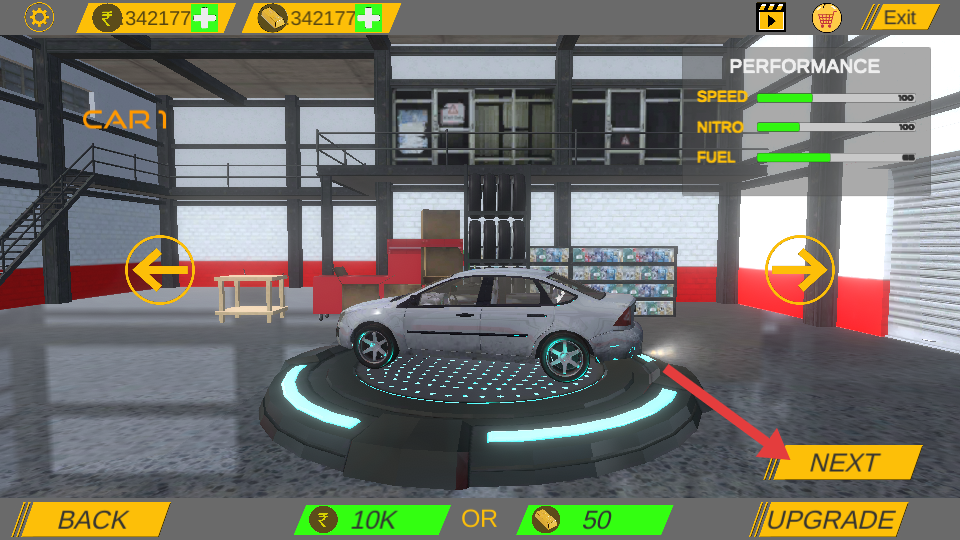Show the previous car with left arrow

pyautogui.click(x=159, y=270)
